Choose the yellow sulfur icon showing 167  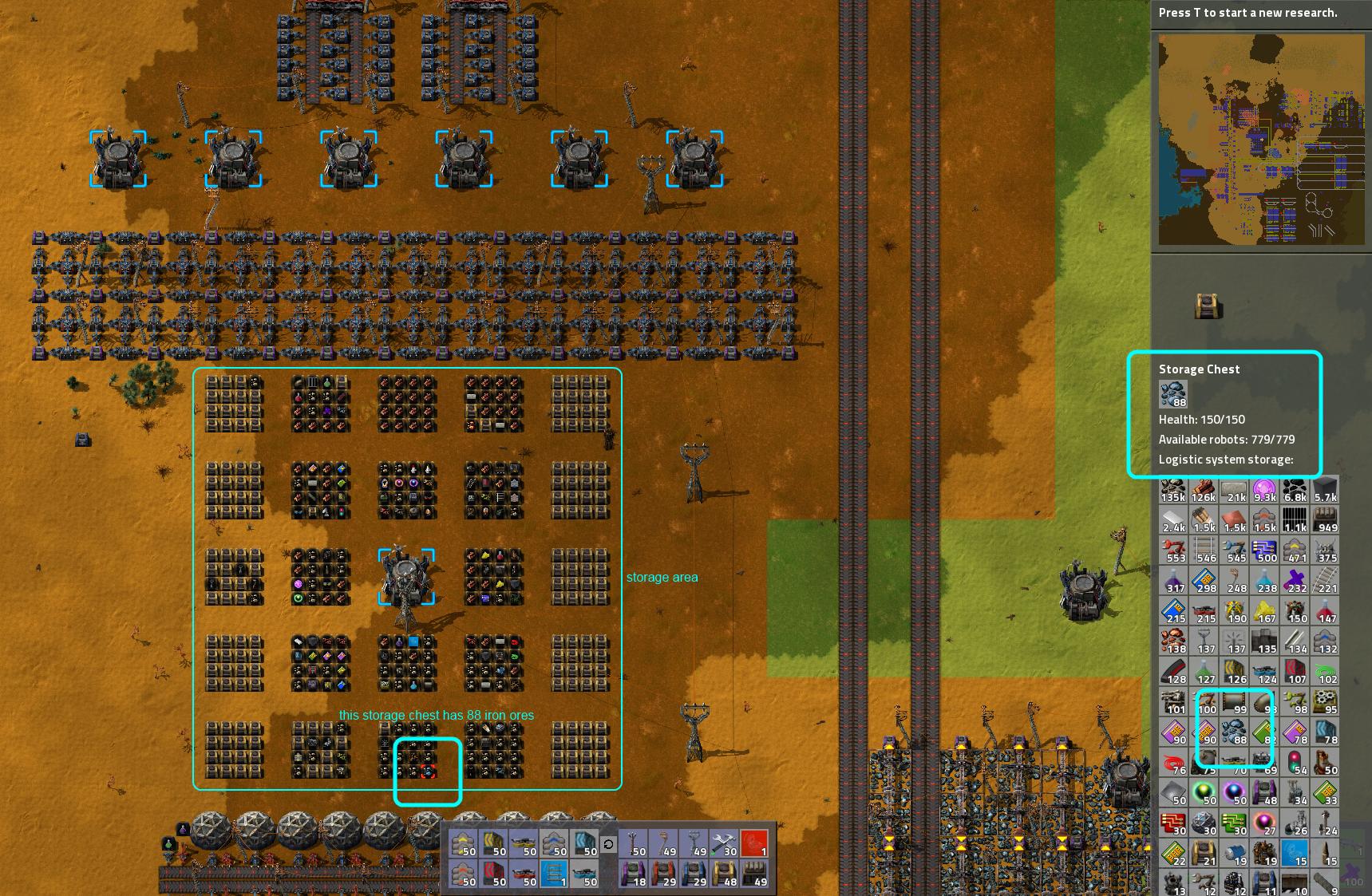click(x=1264, y=610)
